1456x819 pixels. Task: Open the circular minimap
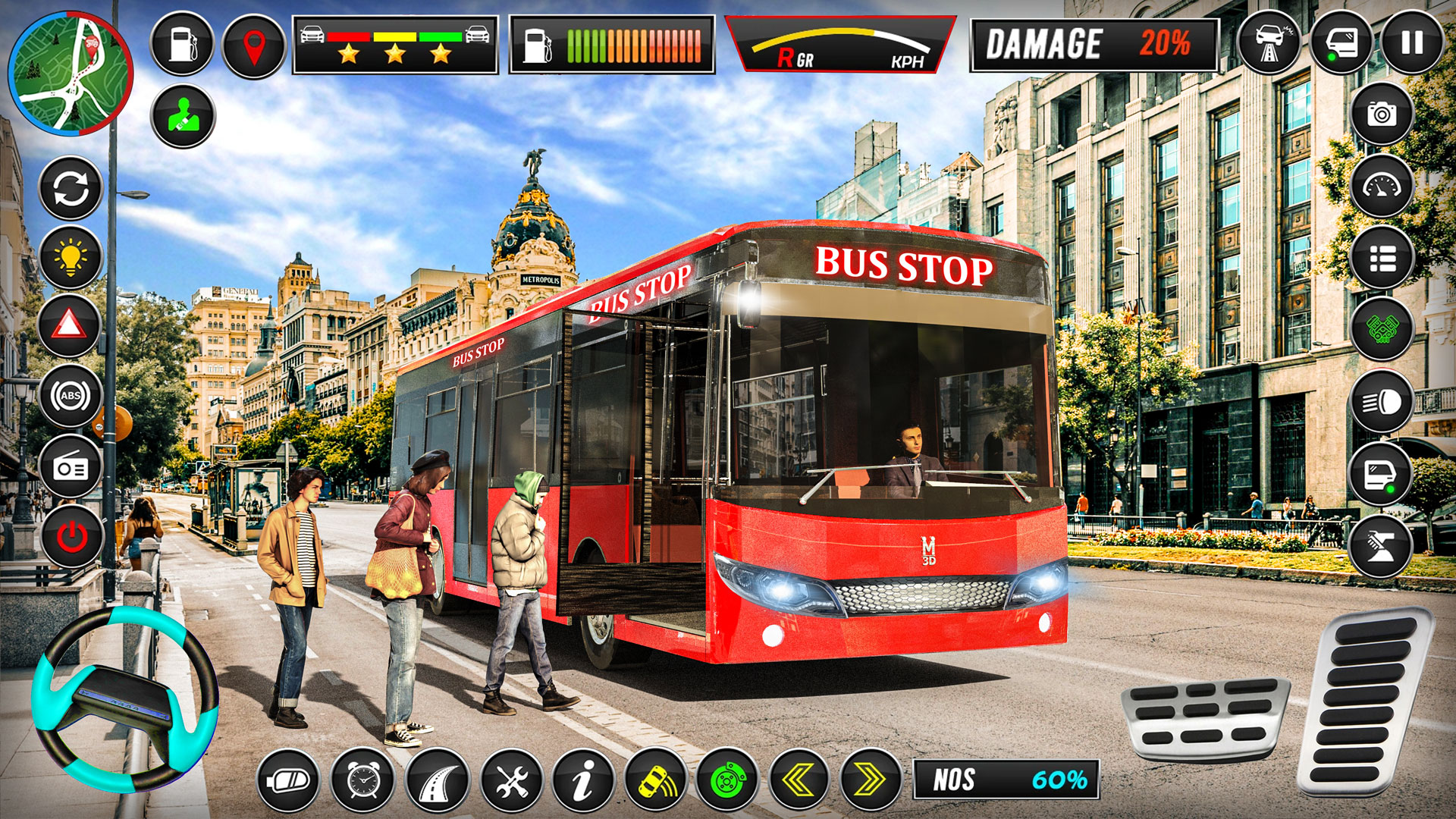tap(72, 72)
